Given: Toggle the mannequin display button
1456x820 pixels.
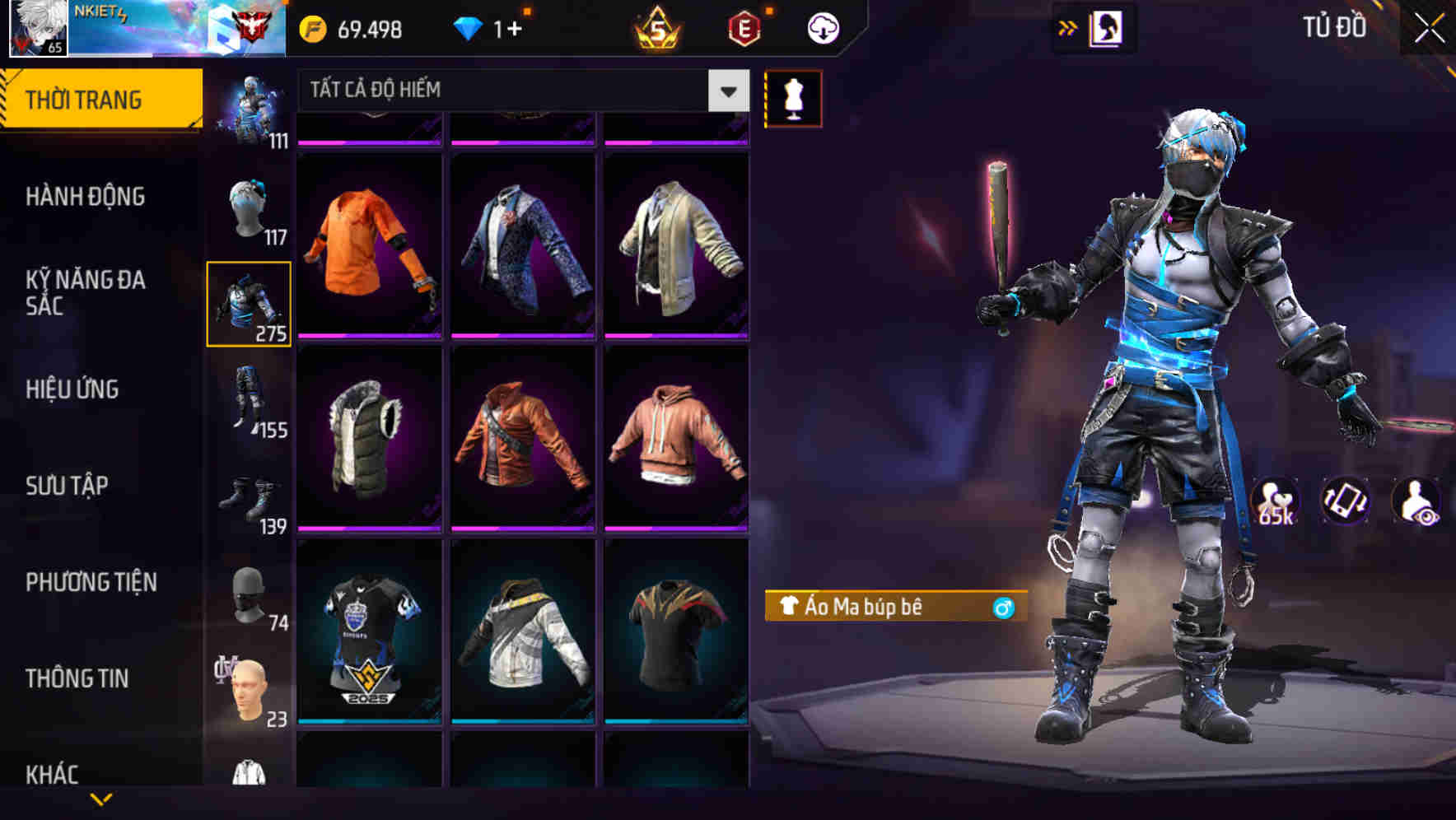Looking at the screenshot, I should [x=793, y=97].
